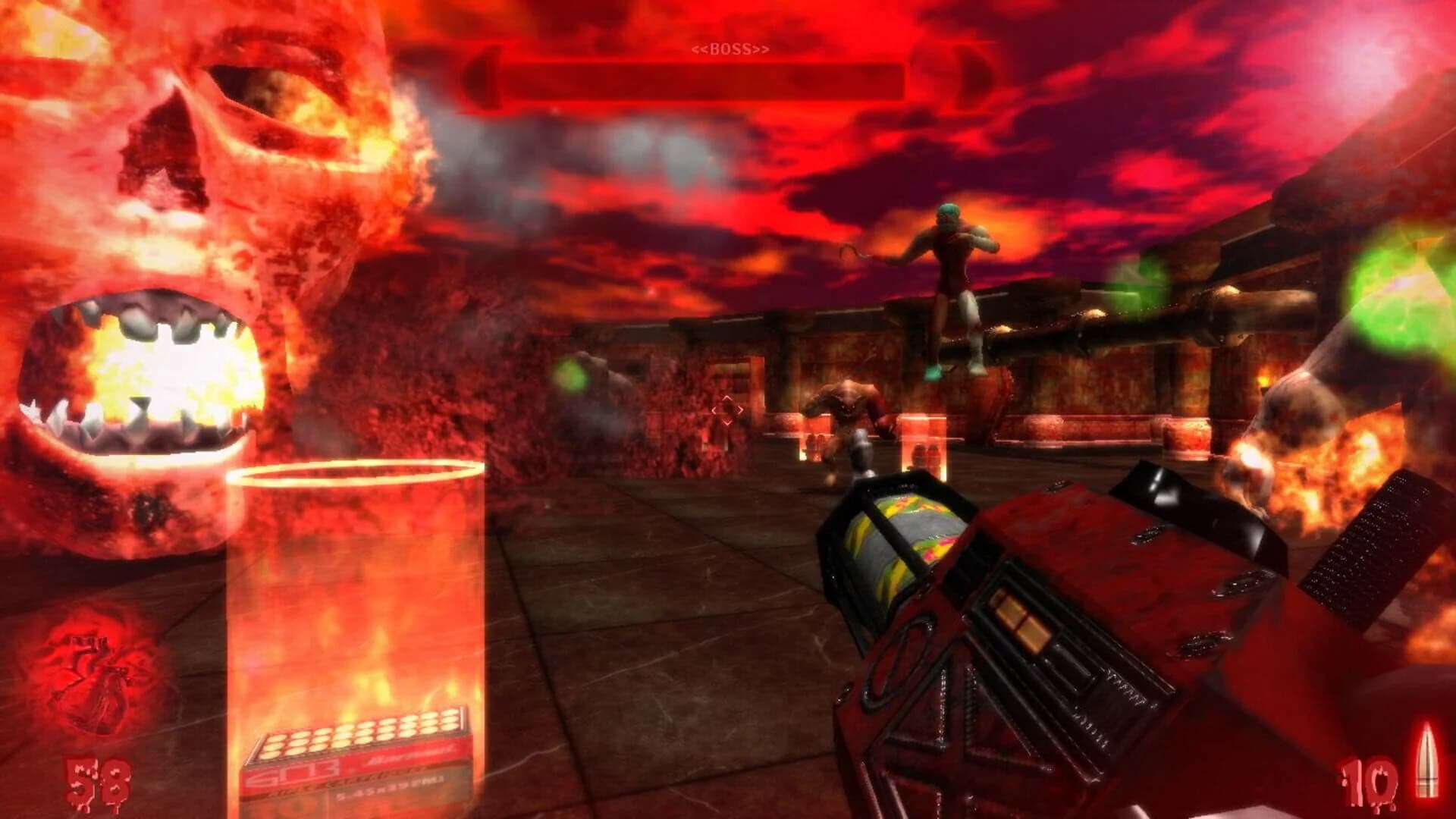Screen dimensions: 1456x819
Task: Click the flaming skull on the left
Action: [x=190, y=227]
